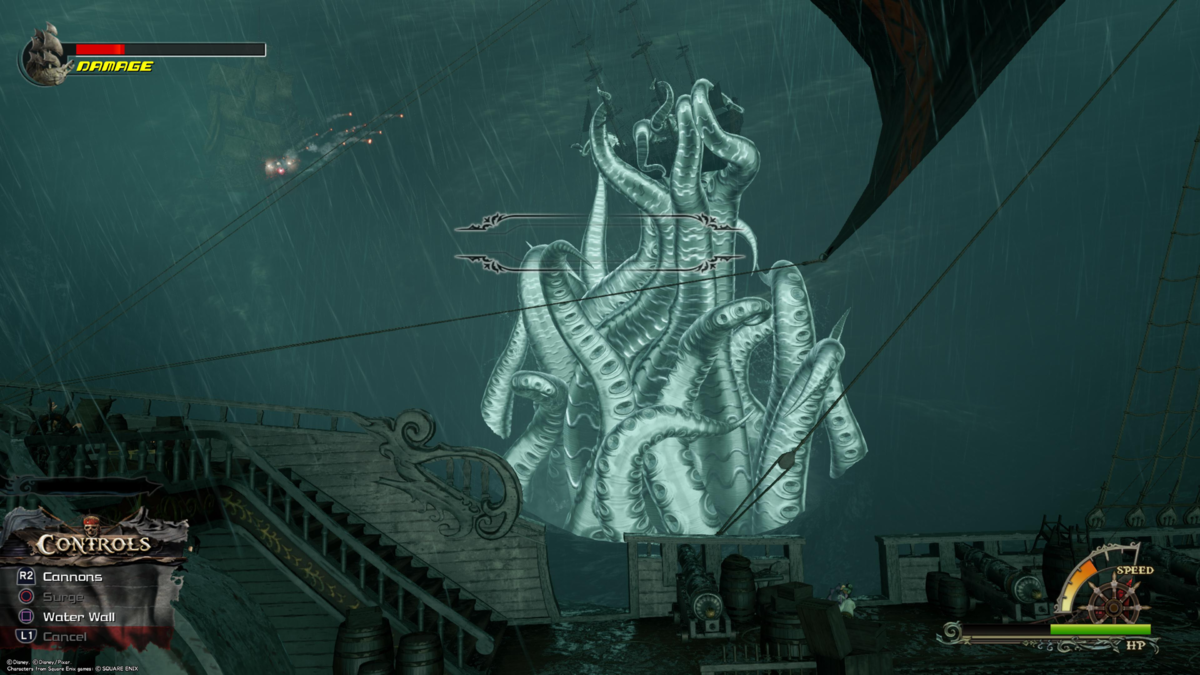Image resolution: width=1200 pixels, height=675 pixels.
Task: Click the Controls menu header
Action: point(94,544)
